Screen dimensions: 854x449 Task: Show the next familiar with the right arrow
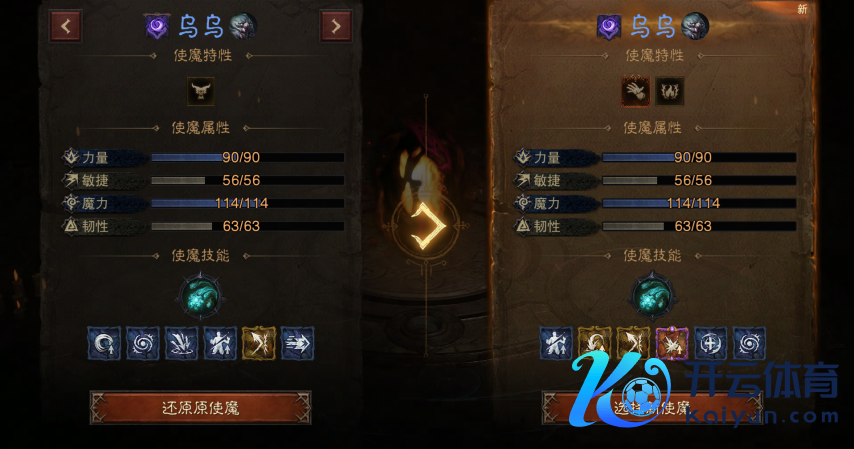point(335,26)
